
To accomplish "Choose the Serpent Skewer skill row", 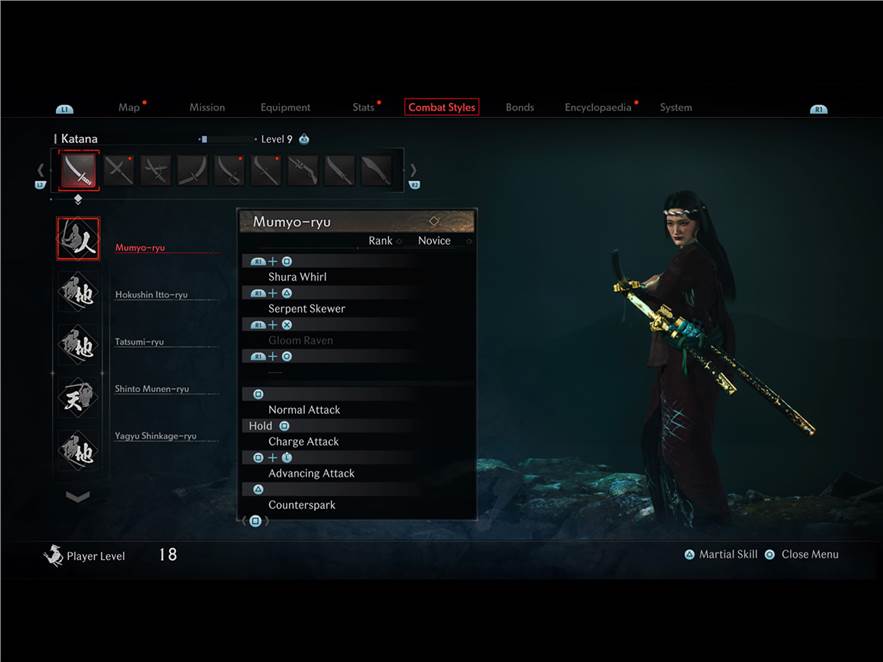I will pyautogui.click(x=307, y=309).
